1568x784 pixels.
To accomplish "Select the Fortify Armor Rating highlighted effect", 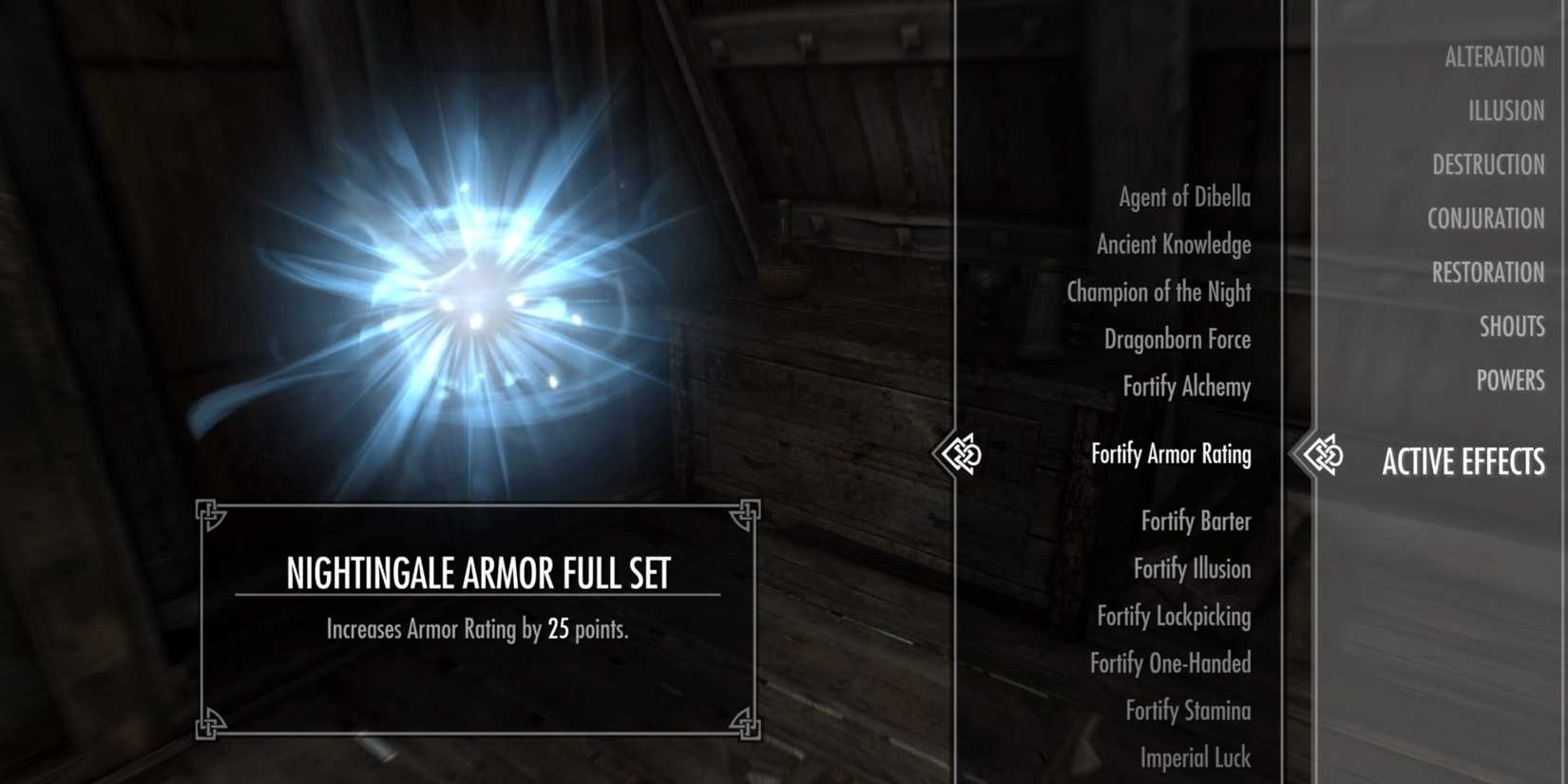I will pos(1171,455).
